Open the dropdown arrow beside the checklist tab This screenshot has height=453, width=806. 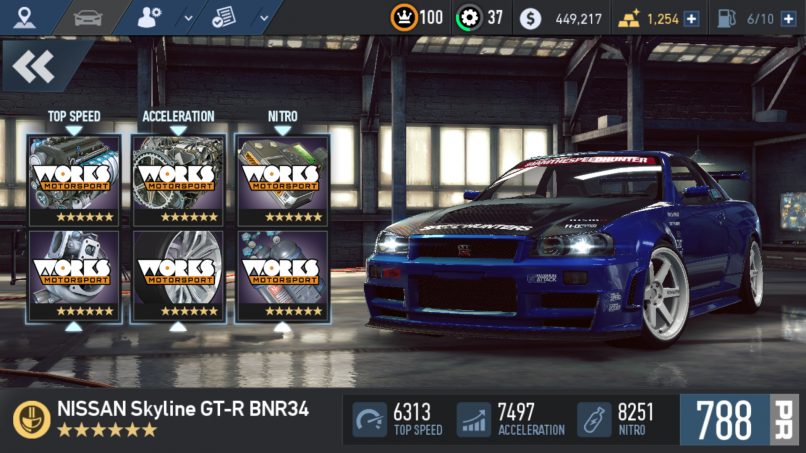pyautogui.click(x=264, y=18)
